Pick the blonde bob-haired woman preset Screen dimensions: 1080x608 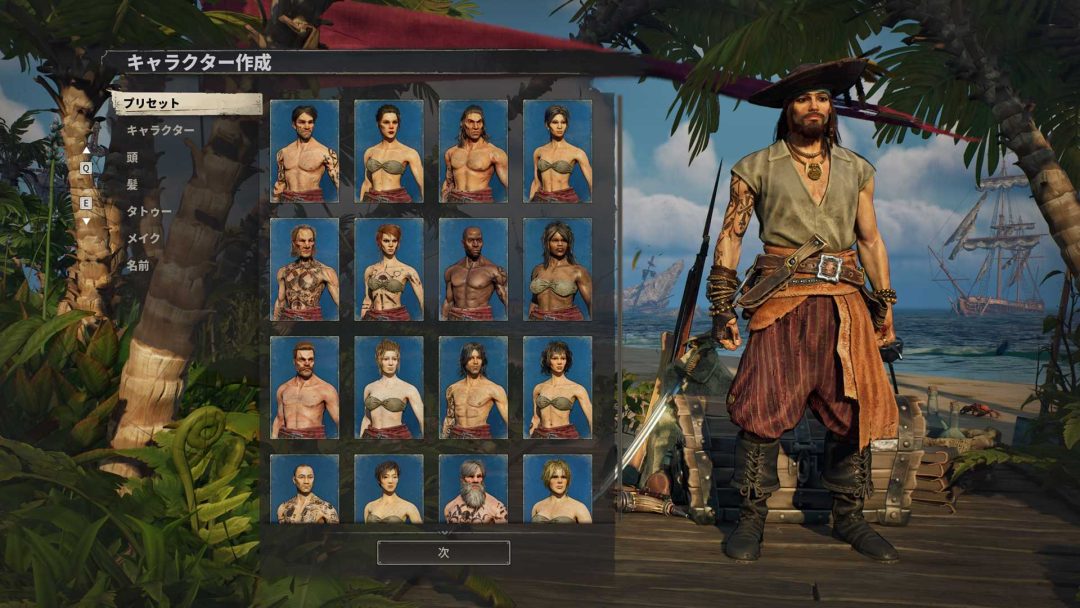[557, 489]
